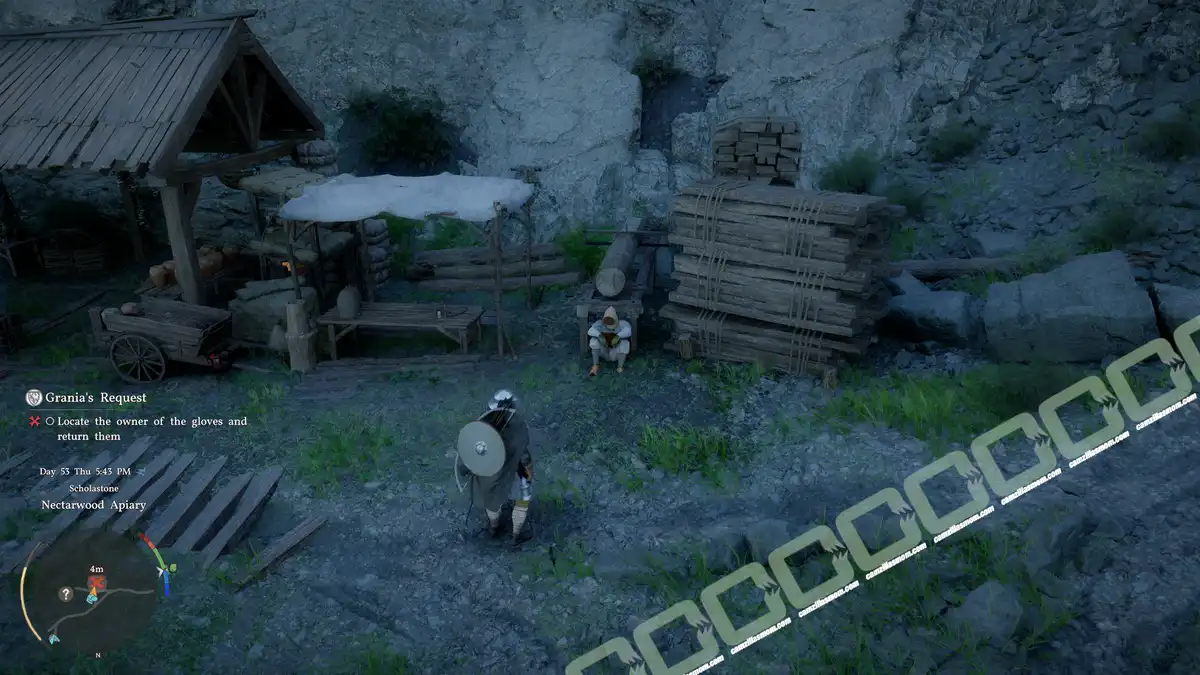The image size is (1200, 675).
Task: Click the circular minimap
Action: [92, 591]
